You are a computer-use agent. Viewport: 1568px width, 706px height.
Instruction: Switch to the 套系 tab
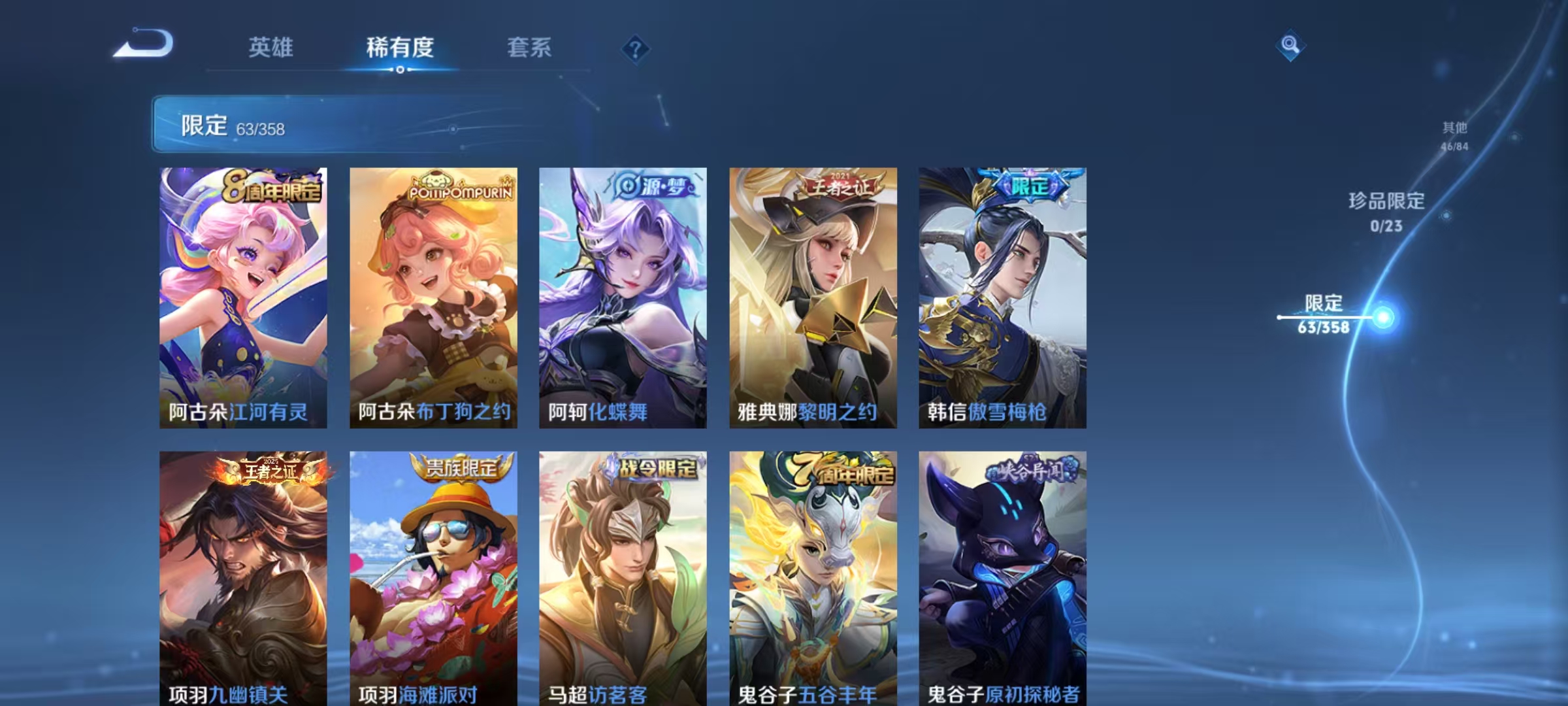pyautogui.click(x=530, y=48)
